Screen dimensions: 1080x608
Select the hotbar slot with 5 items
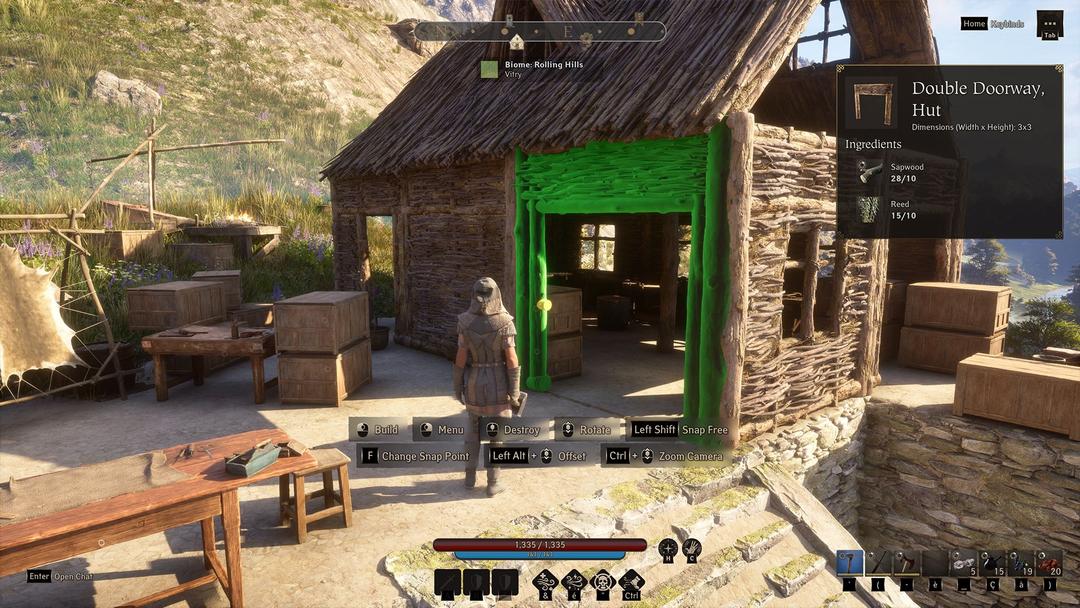coord(963,562)
